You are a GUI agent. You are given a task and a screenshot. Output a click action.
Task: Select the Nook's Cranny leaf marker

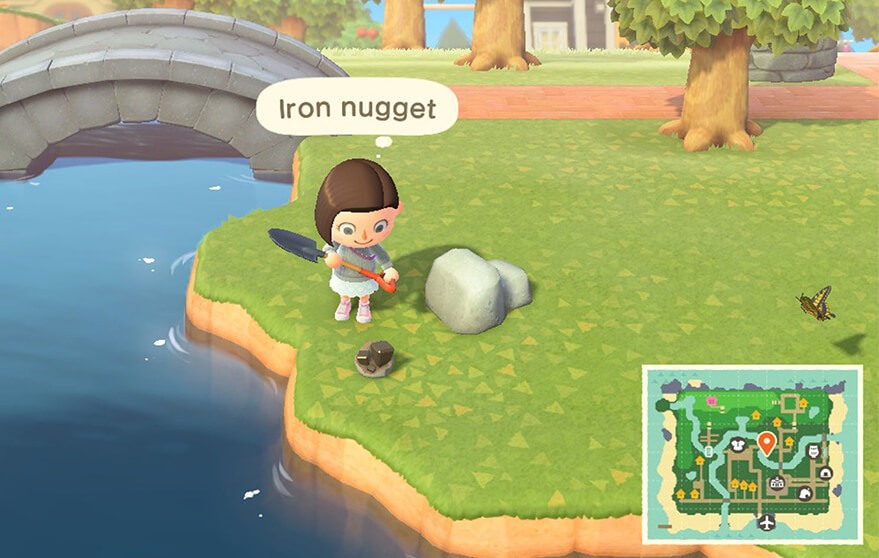click(x=803, y=494)
